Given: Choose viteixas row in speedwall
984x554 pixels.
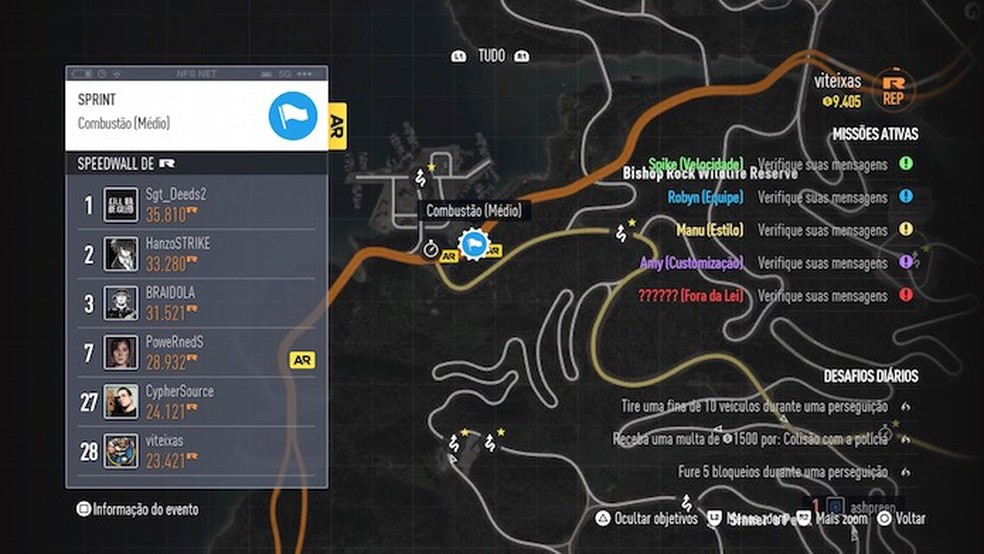Looking at the screenshot, I should (x=196, y=451).
